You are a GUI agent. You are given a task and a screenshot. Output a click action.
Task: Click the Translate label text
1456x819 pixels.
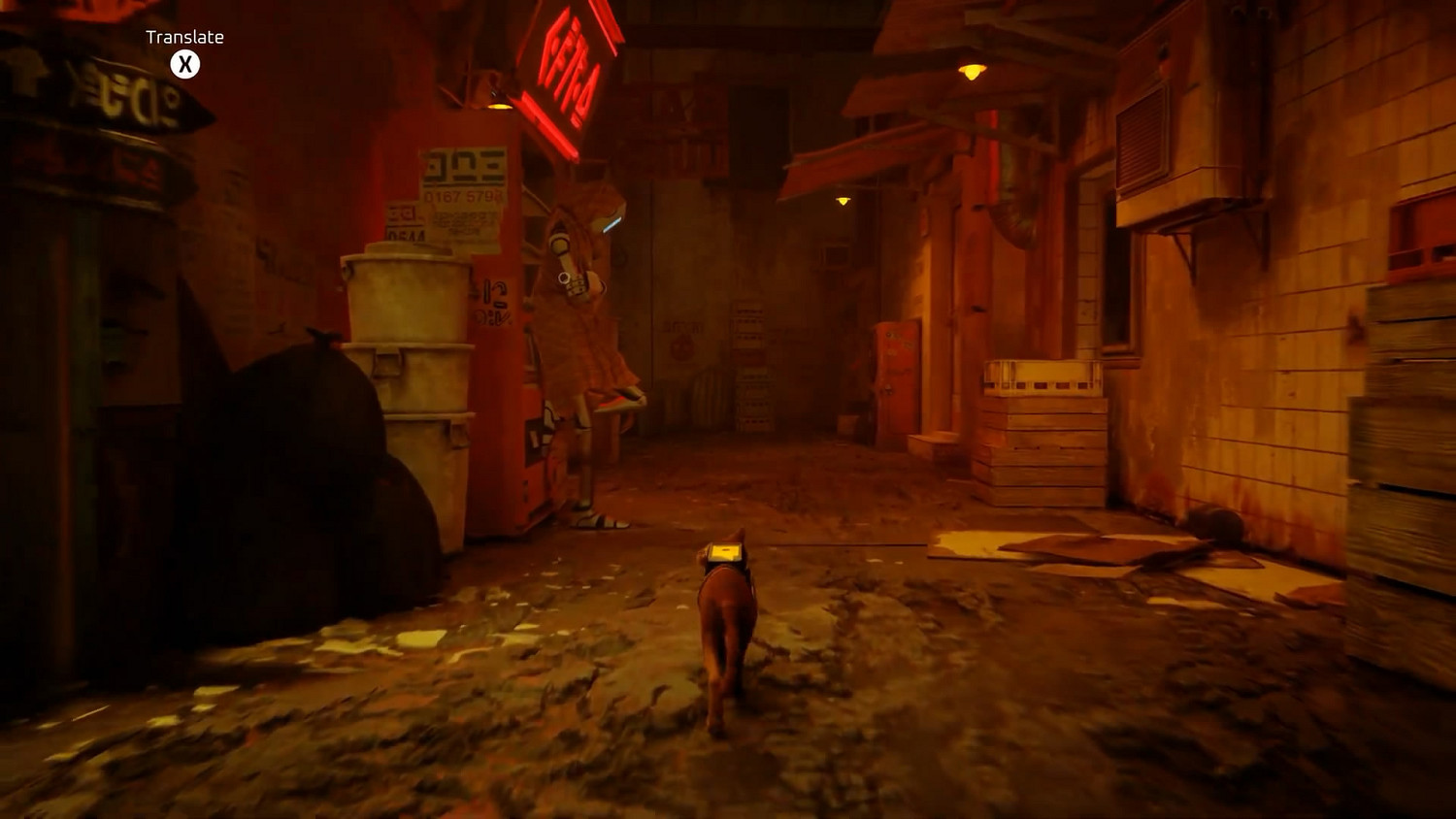pyautogui.click(x=184, y=37)
